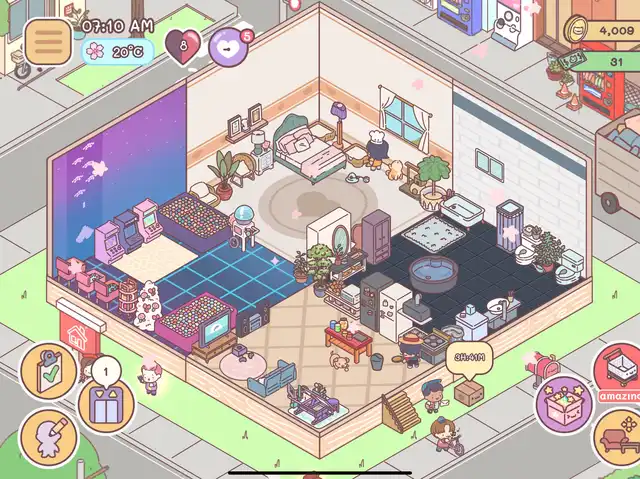Open the clipboard checklist tasks
Viewport: 640px width, 479px height.
pyautogui.click(x=47, y=372)
